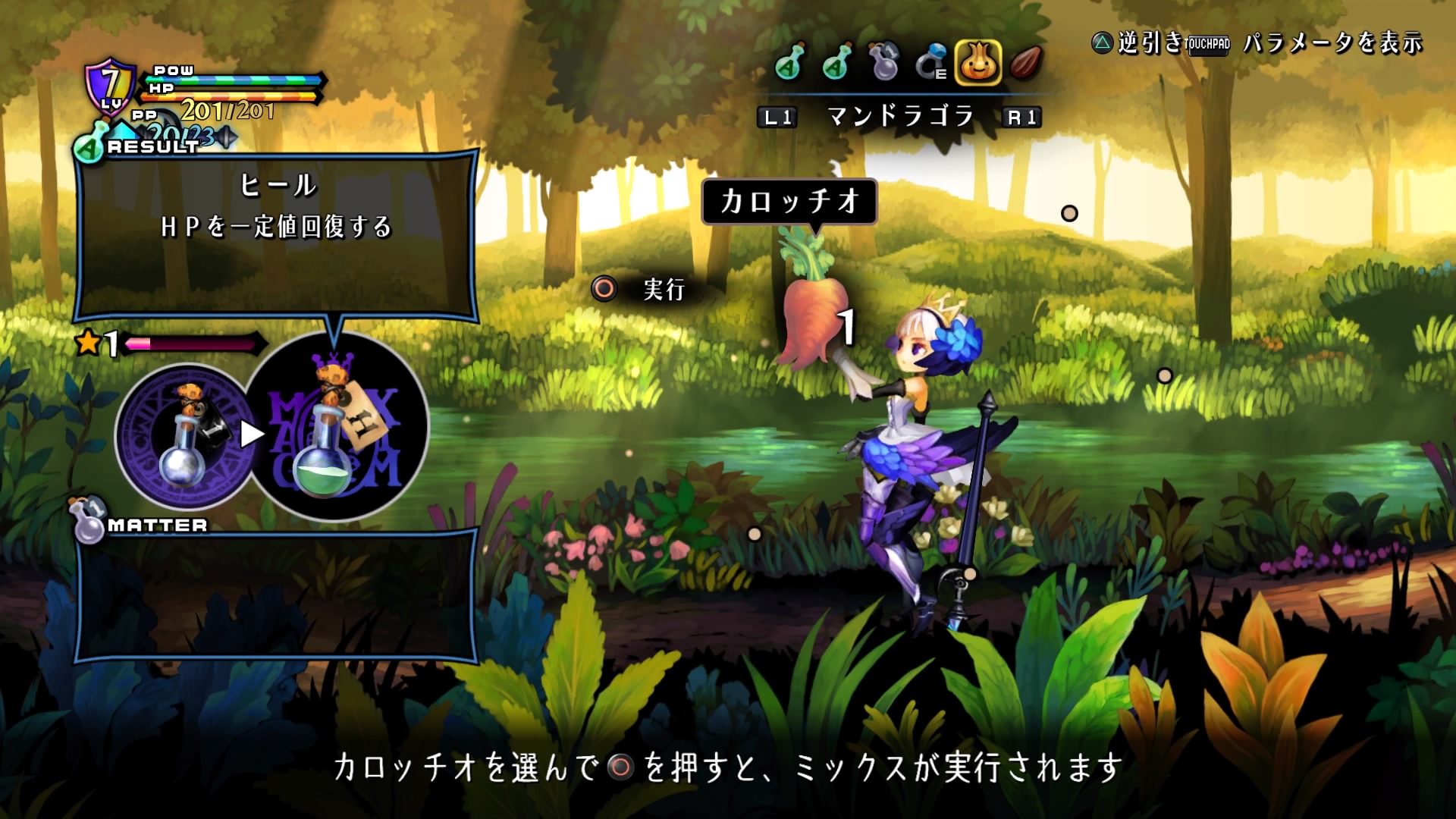1456x819 pixels.
Task: Select the purple material bottle item
Action: click(884, 62)
